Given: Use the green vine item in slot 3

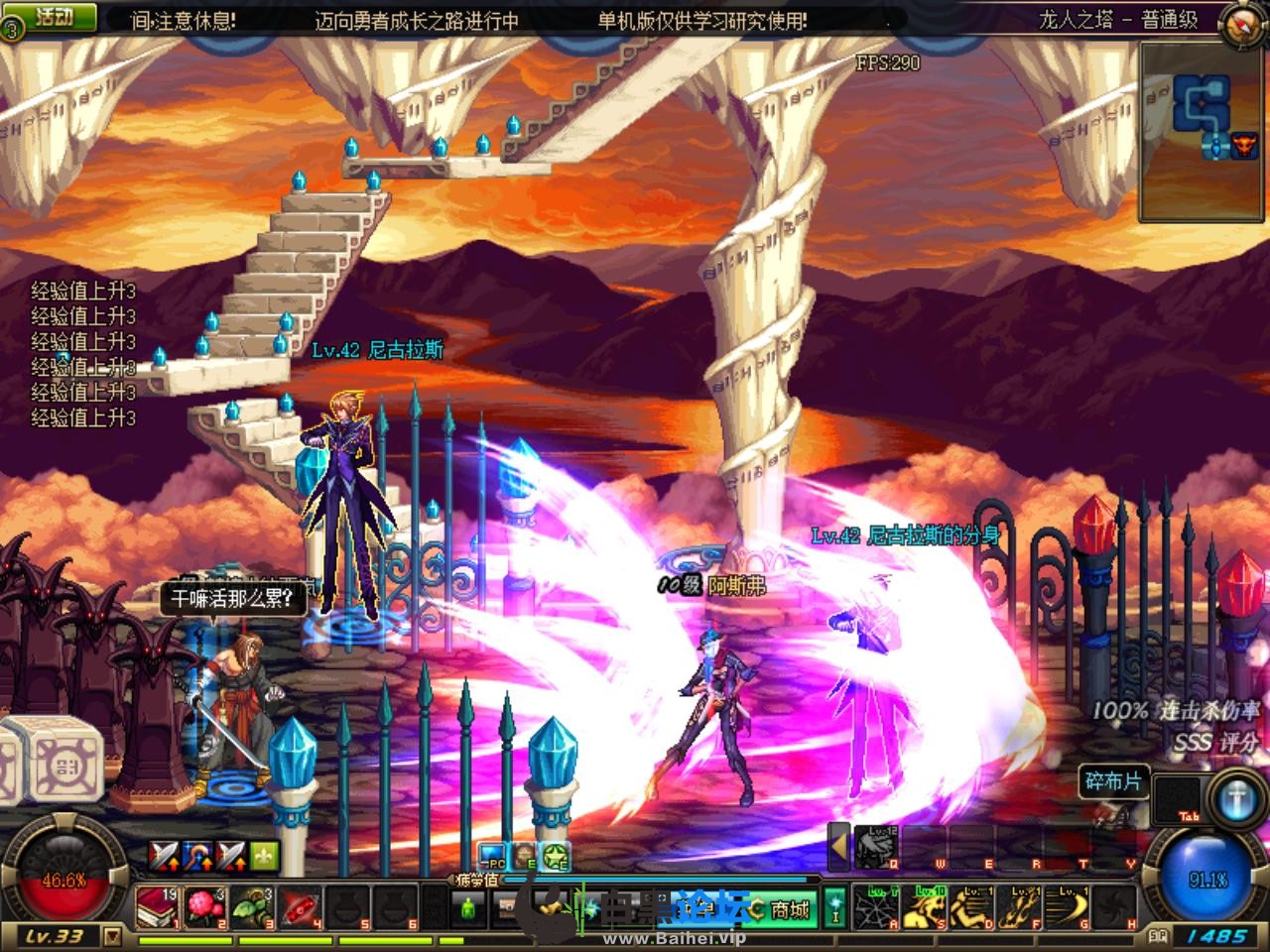Looking at the screenshot, I should tap(252, 907).
